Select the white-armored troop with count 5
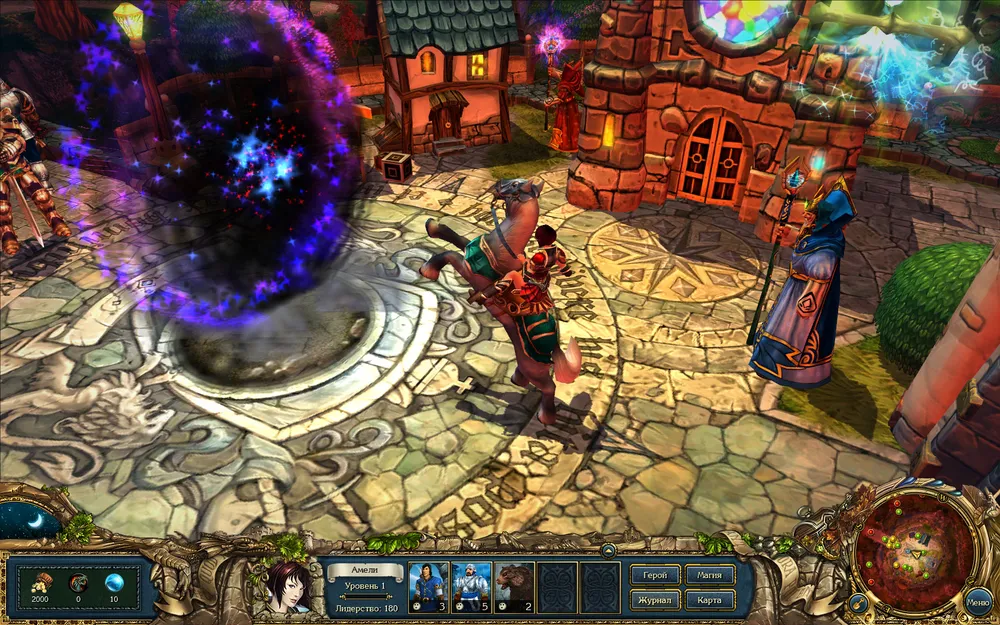 [472, 586]
